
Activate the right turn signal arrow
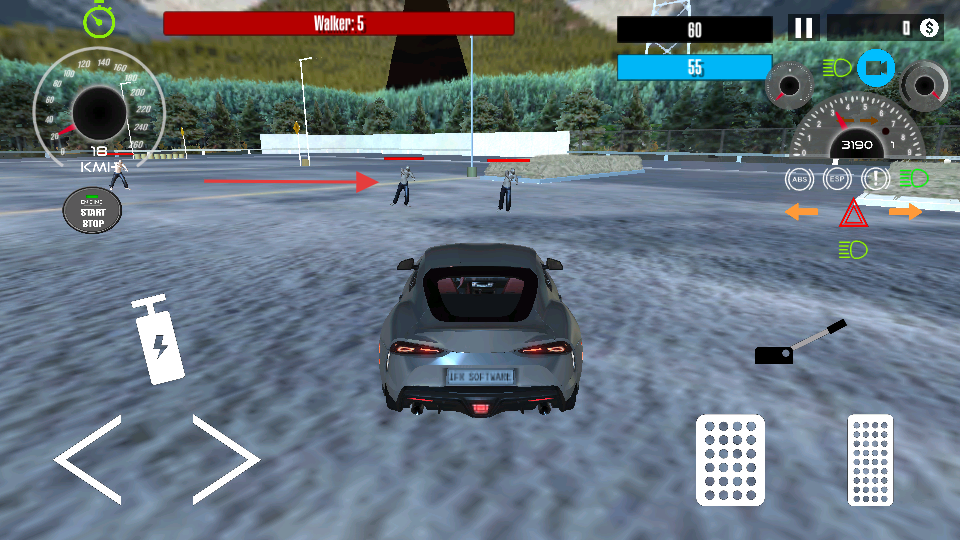905,212
